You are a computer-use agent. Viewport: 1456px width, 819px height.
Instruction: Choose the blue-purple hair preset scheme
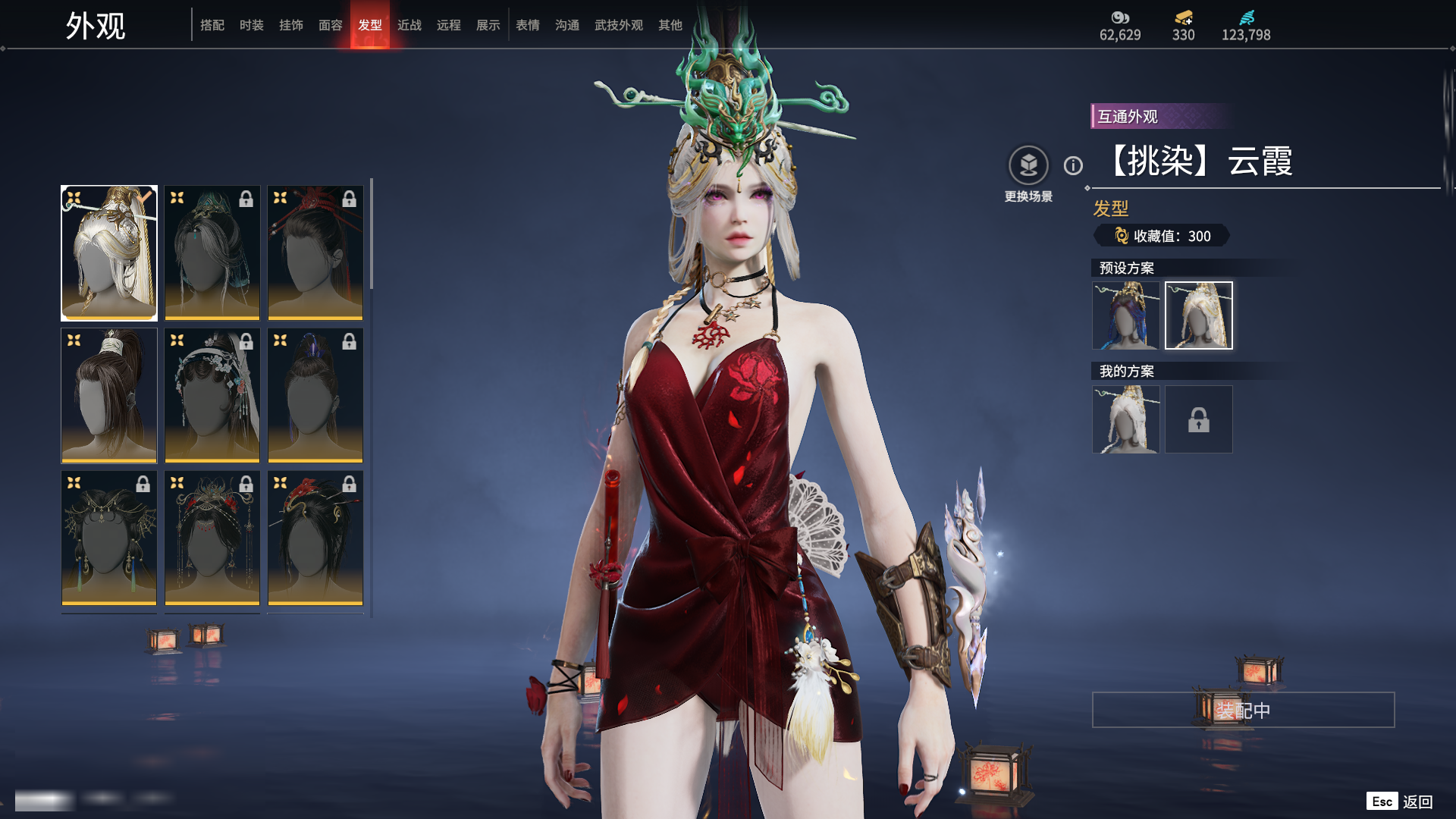pyautogui.click(x=1125, y=315)
